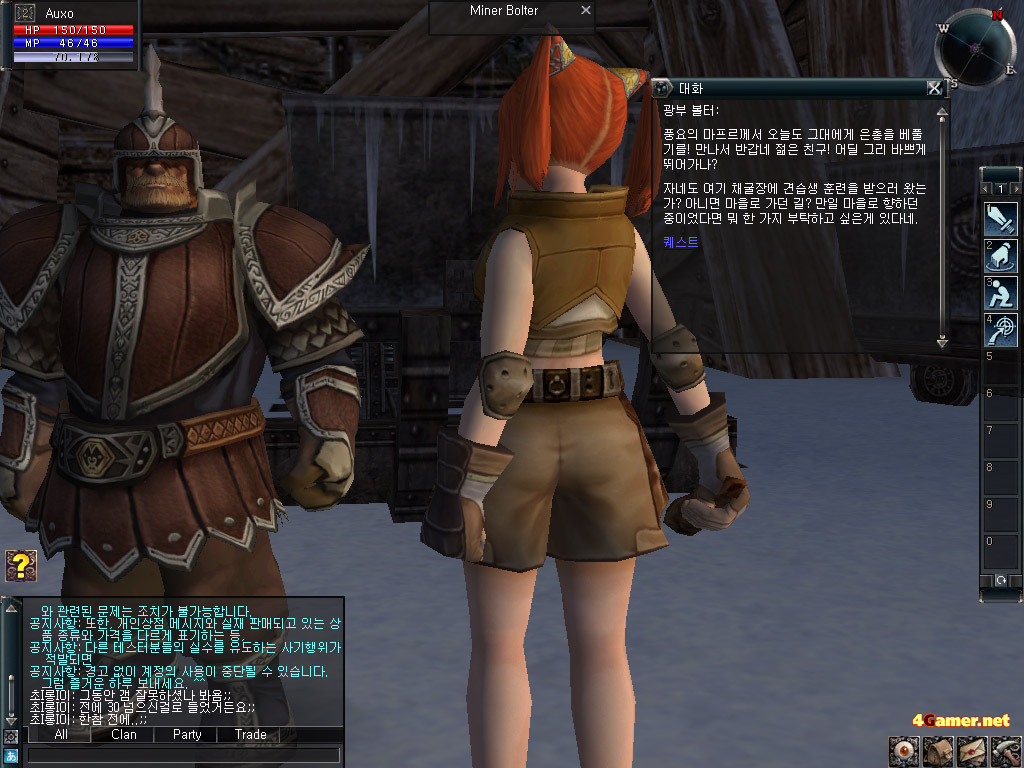The width and height of the screenshot is (1024, 768).
Task: Switch chat to the Trade tab
Action: (250, 734)
